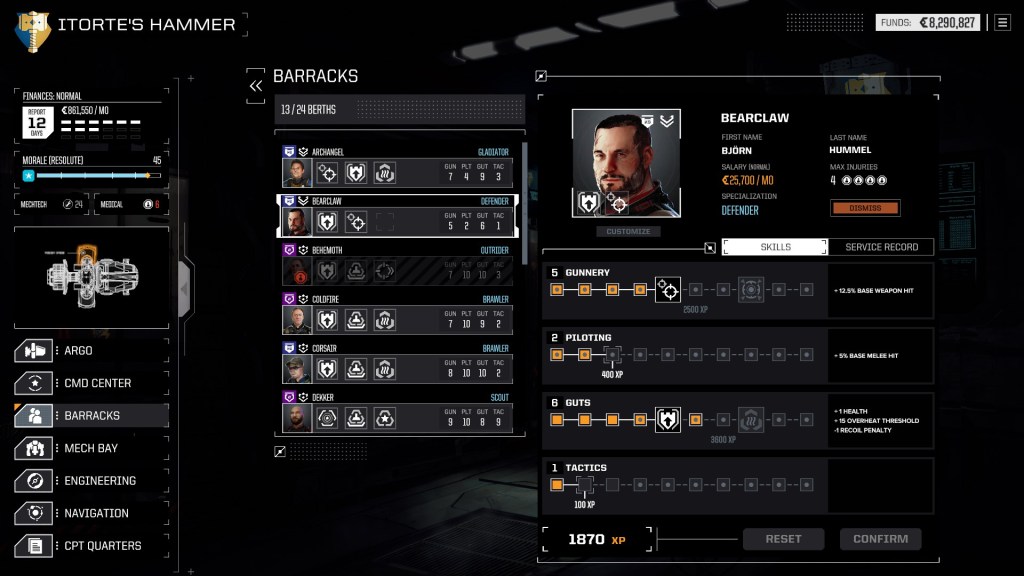The height and width of the screenshot is (576, 1024).
Task: Enter the CPT Quarters
Action: pos(91,546)
